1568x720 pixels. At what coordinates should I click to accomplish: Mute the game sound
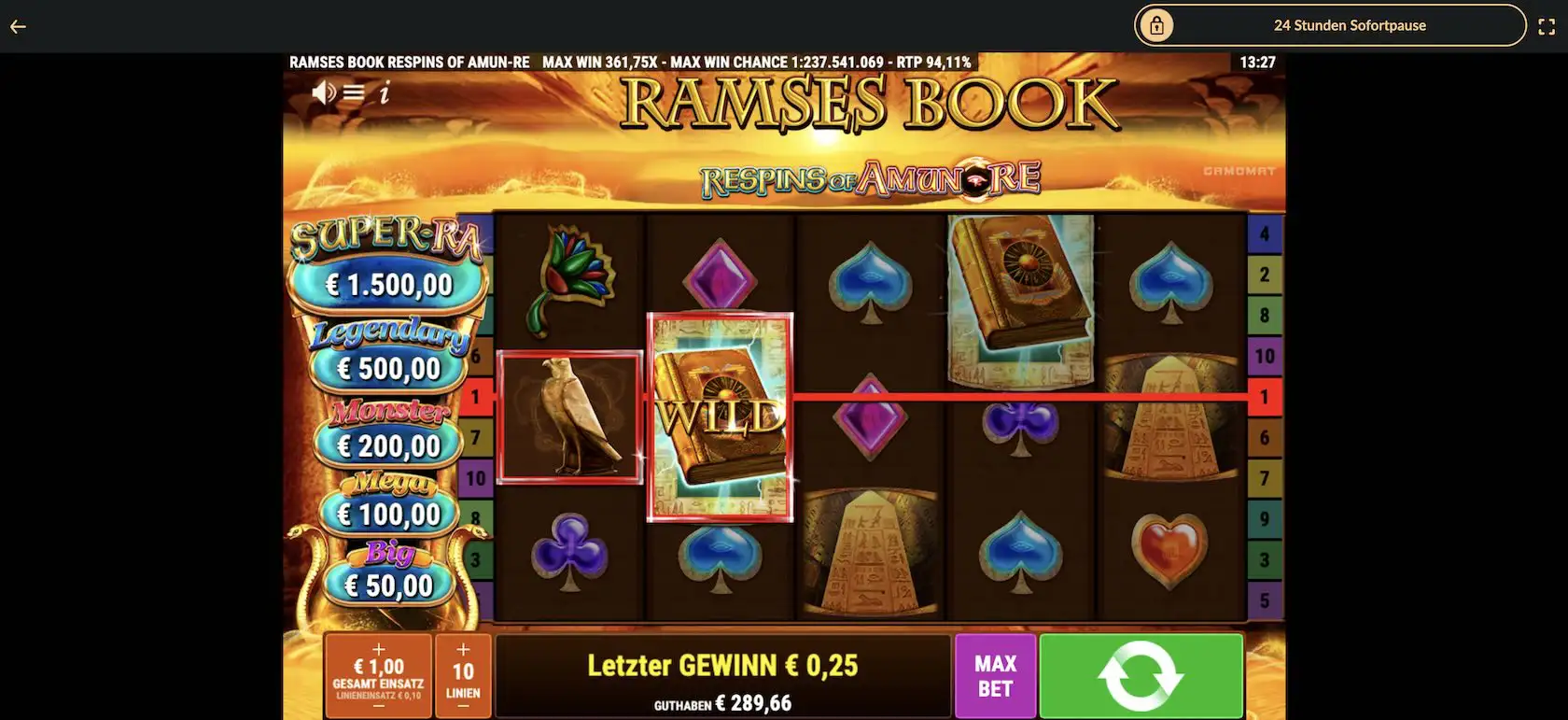click(x=324, y=92)
